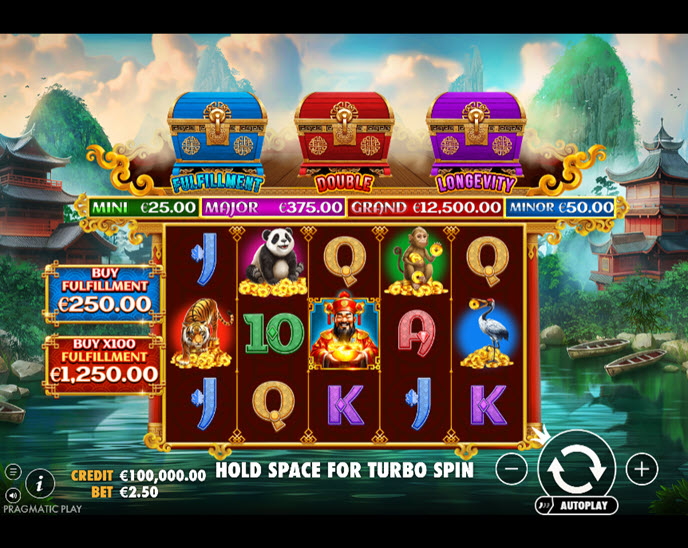Open the Autoplay options
The image size is (688, 548).
click(576, 505)
